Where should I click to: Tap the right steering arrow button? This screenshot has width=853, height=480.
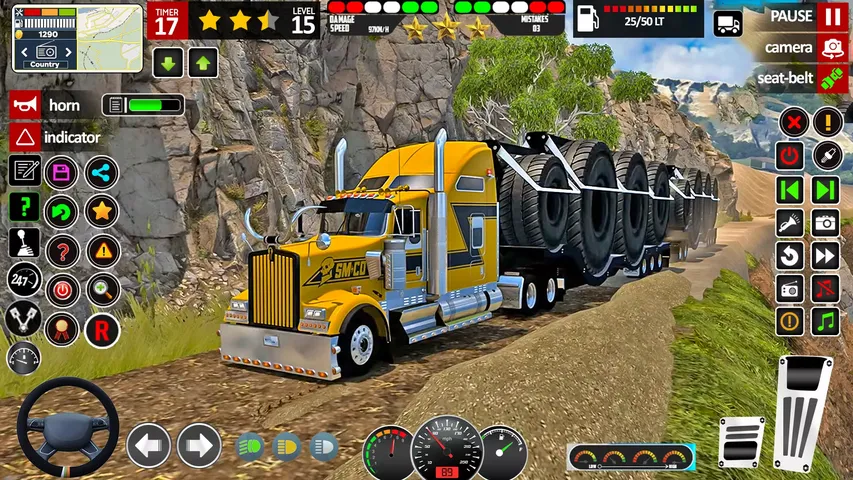[199, 445]
